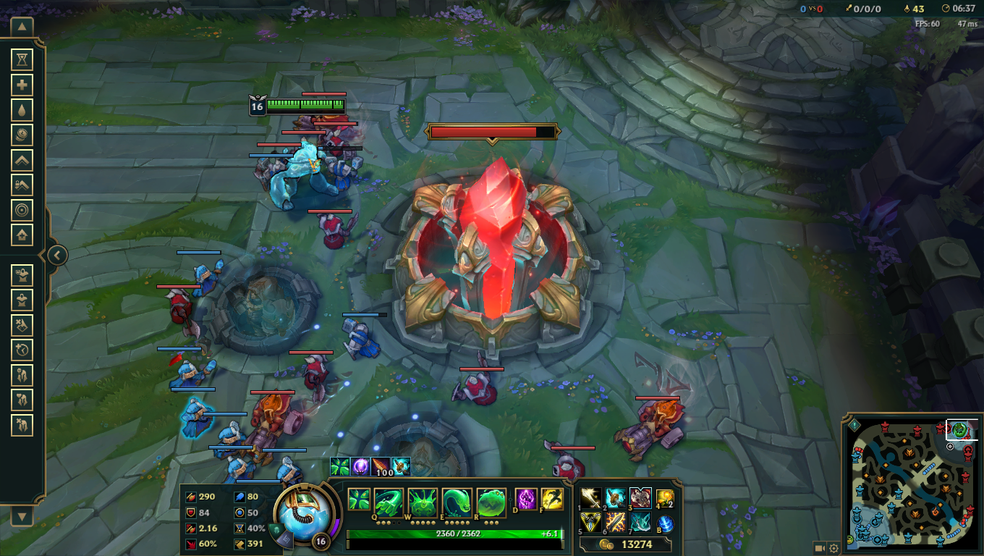Click the alert ping button on minimap

854,425
